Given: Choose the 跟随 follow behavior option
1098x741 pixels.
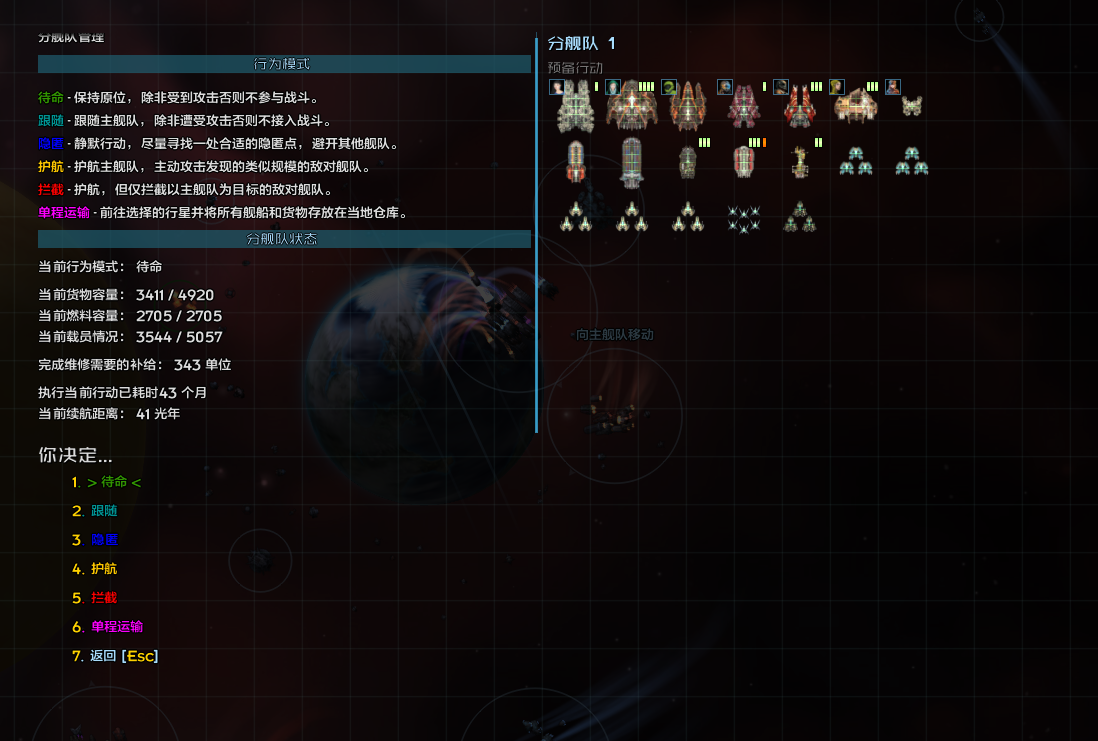Looking at the screenshot, I should pyautogui.click(x=104, y=511).
